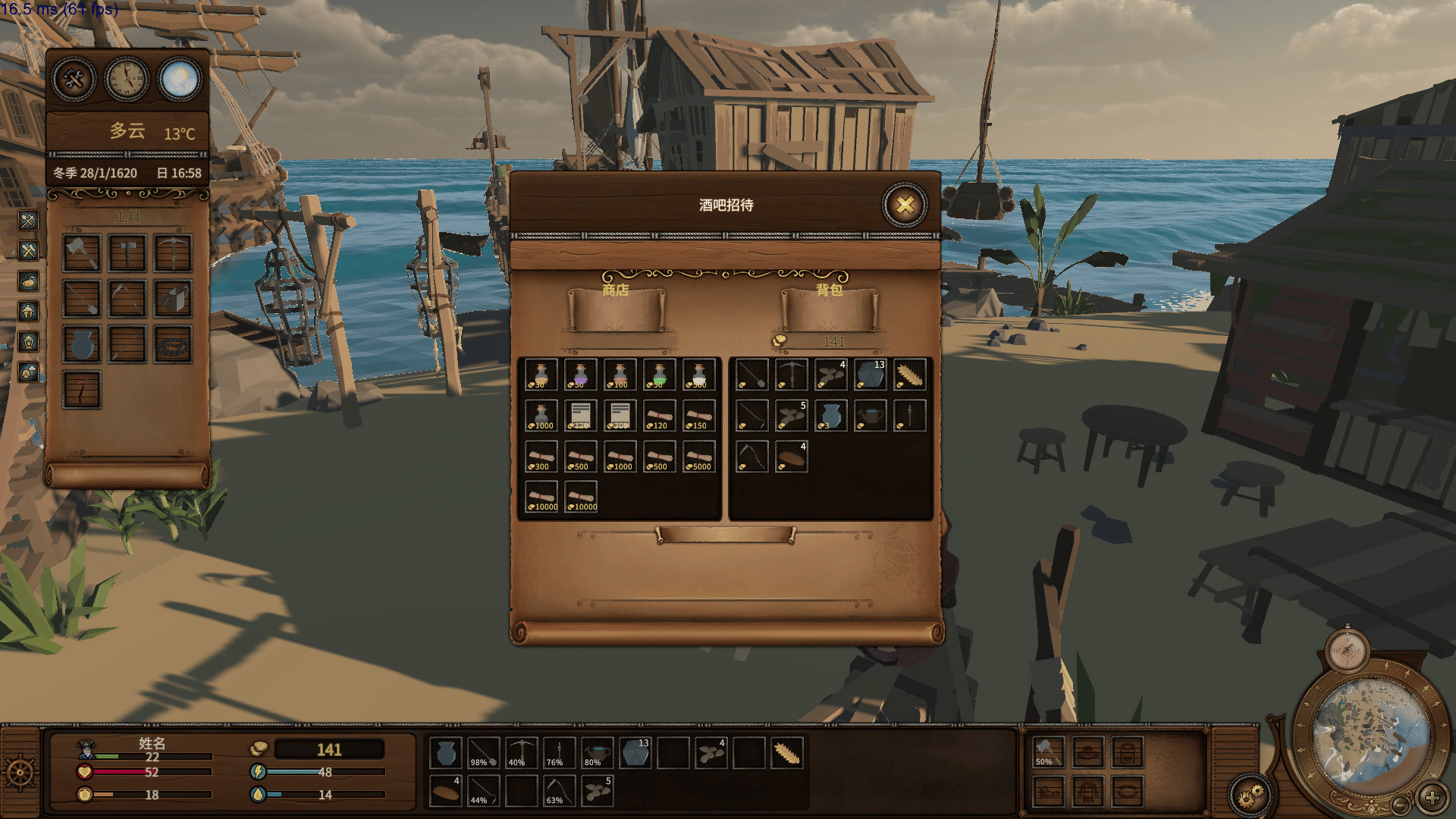The width and height of the screenshot is (1456, 819).
Task: Select the watering can hotbar slot at 80%
Action: (x=598, y=753)
